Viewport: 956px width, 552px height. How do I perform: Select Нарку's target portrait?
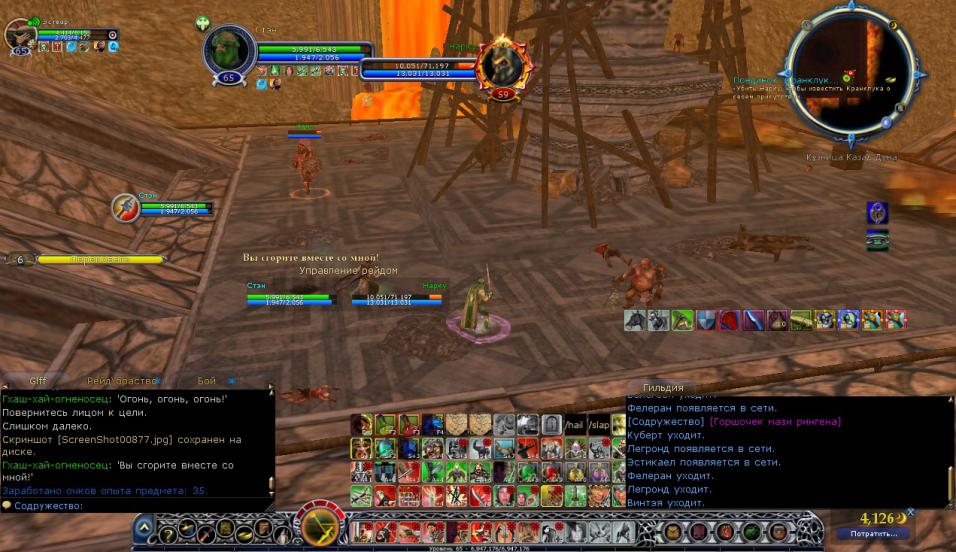coord(497,65)
